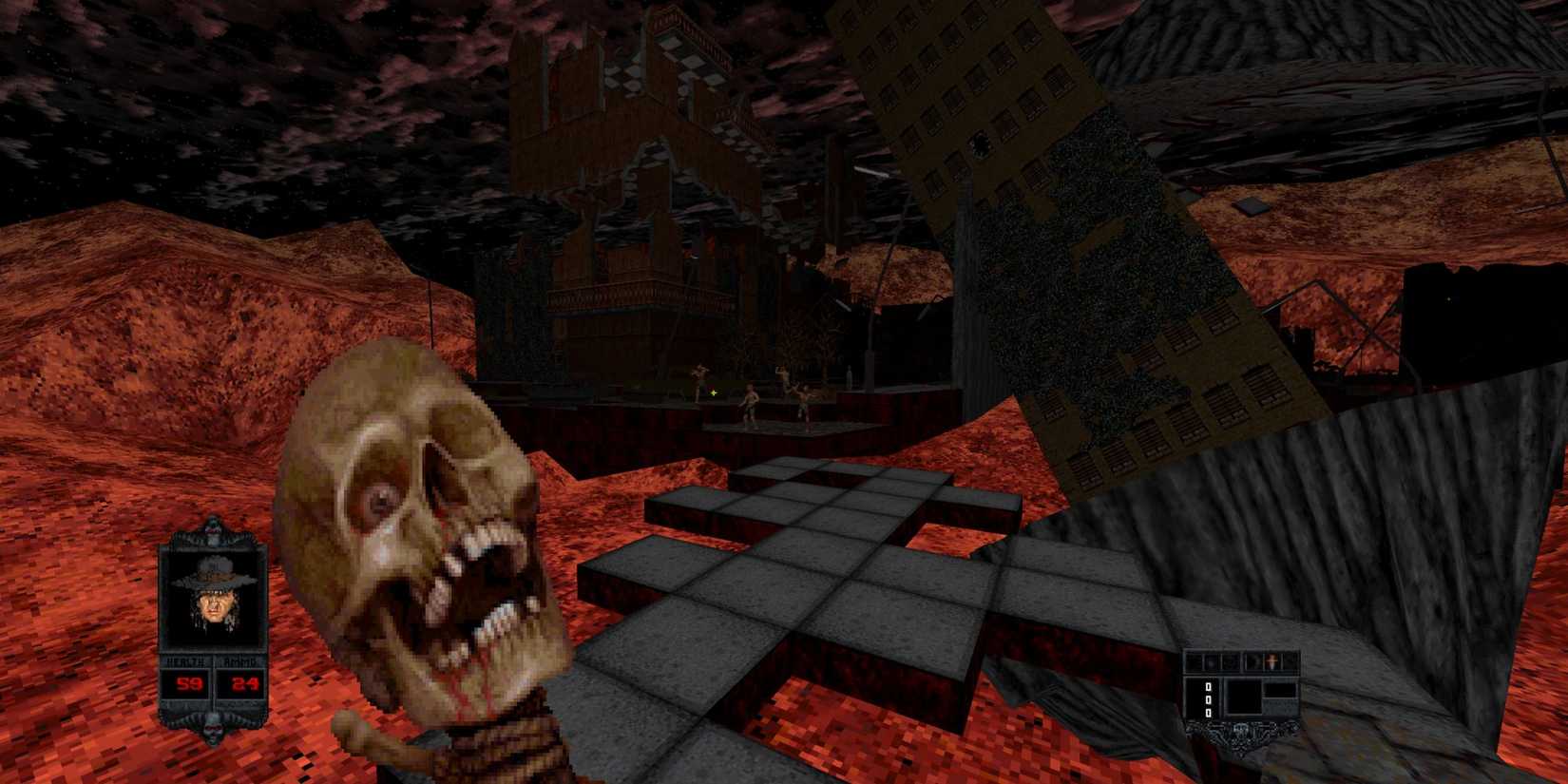Viewport: 1568px width, 784px height.
Task: Click the HEALTH label on the status panel
Action: [x=186, y=660]
